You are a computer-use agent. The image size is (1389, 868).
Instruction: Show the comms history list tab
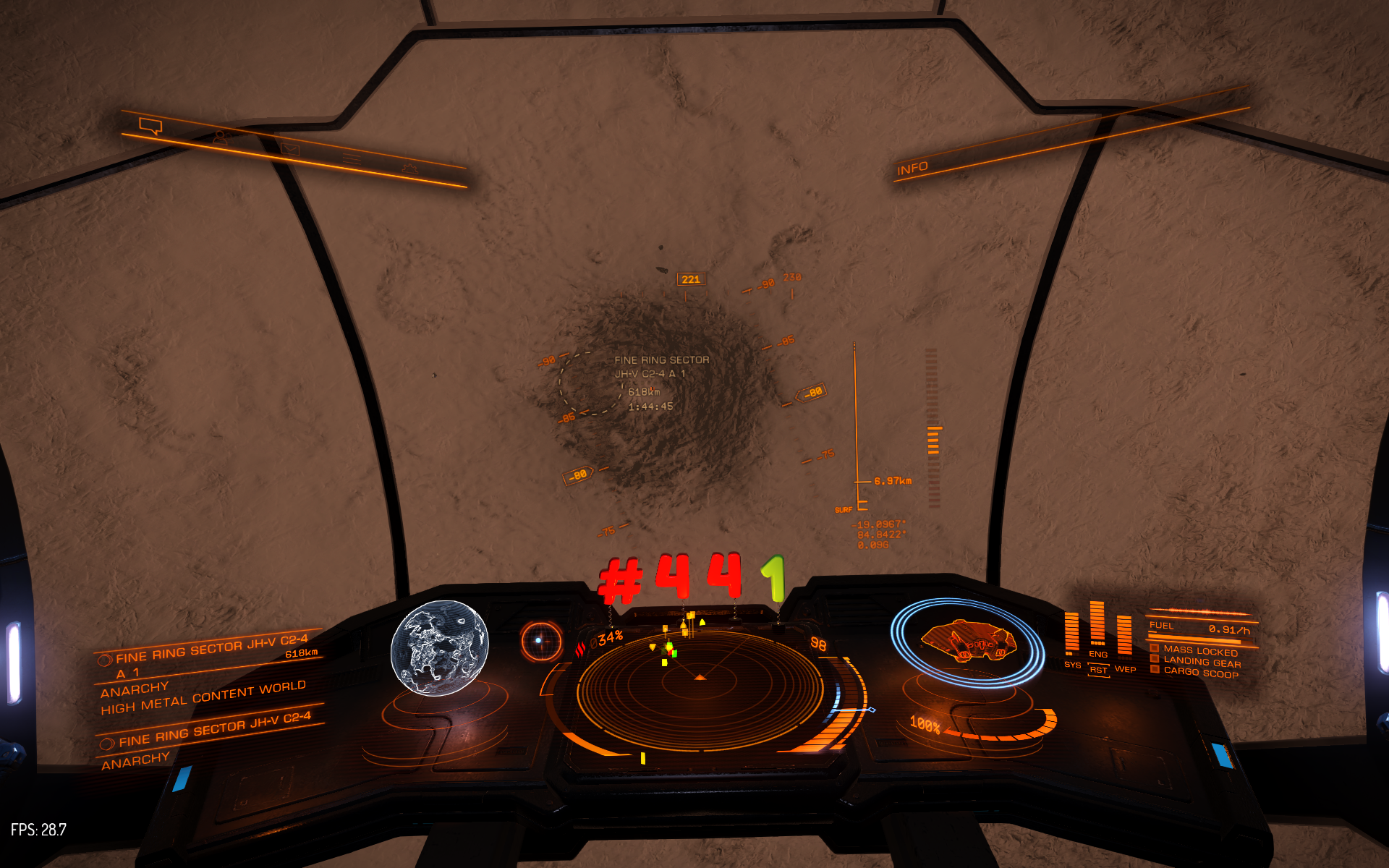(x=352, y=158)
